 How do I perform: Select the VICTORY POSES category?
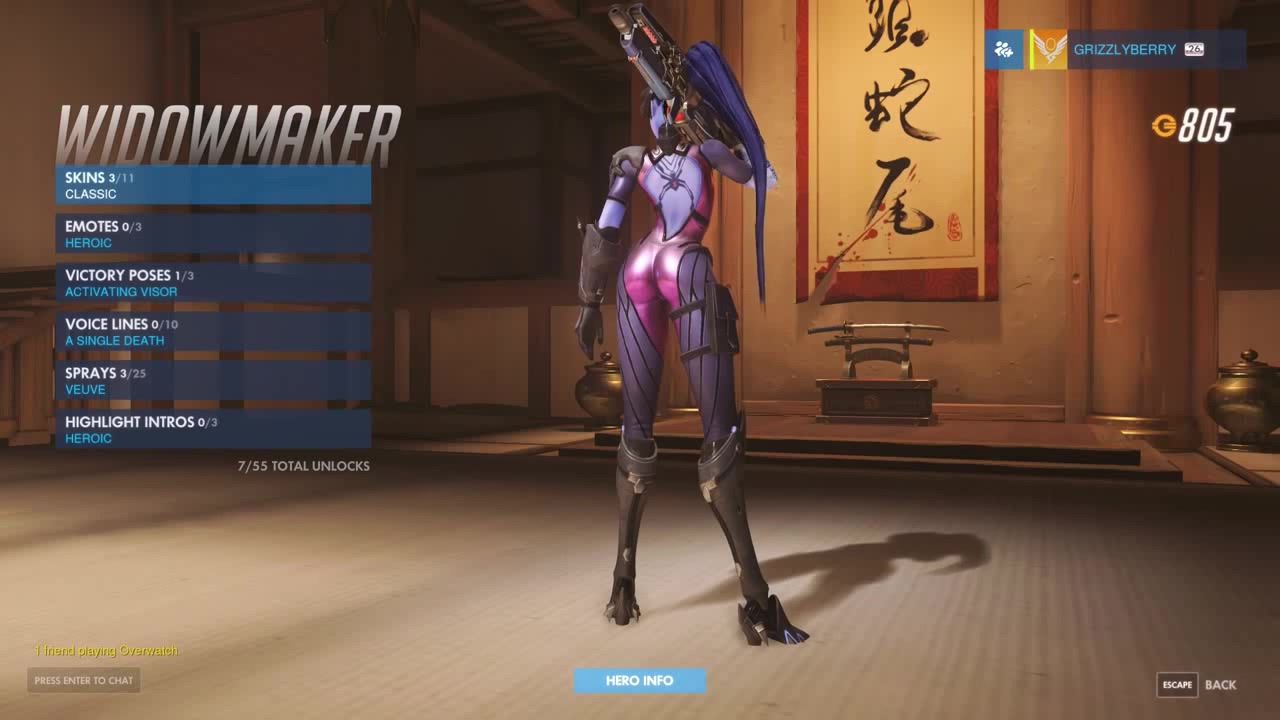coord(213,282)
